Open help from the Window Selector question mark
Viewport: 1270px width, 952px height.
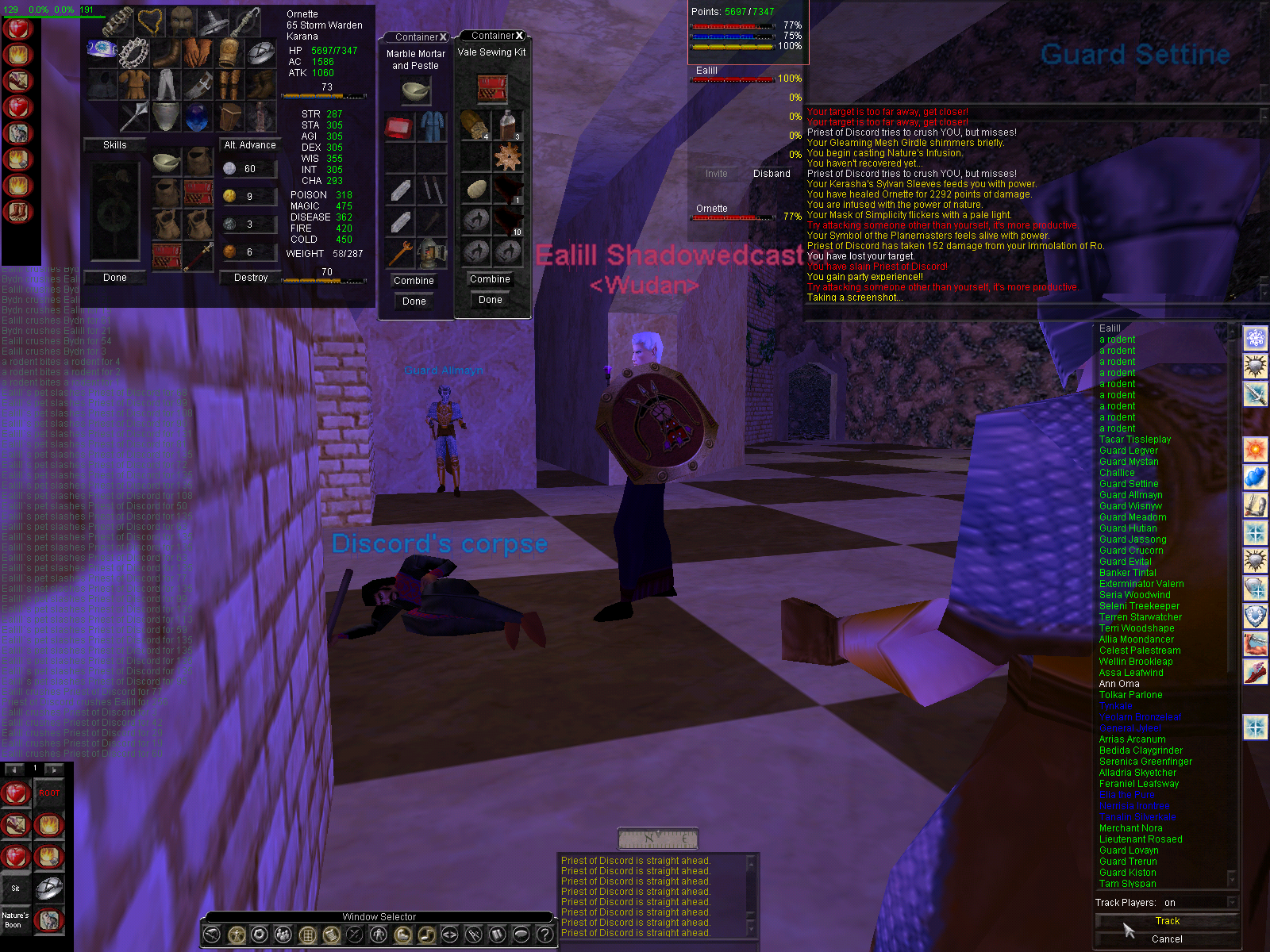(545, 935)
